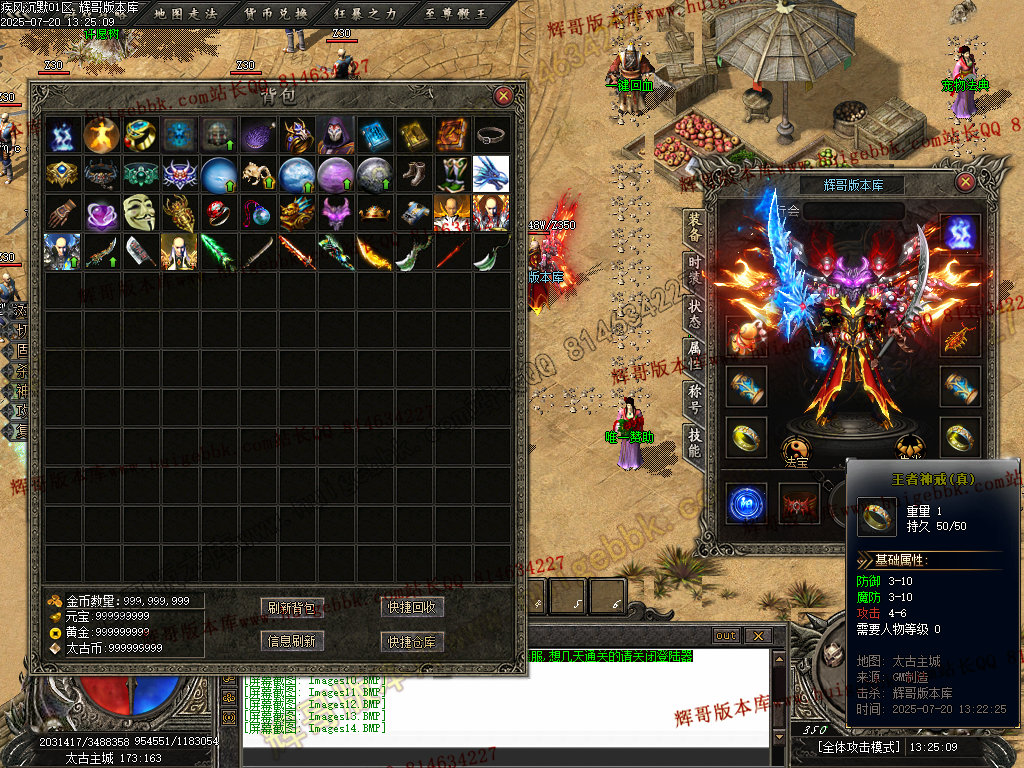Click the 法宝 treasure slot
The image size is (1024, 768).
[x=795, y=450]
